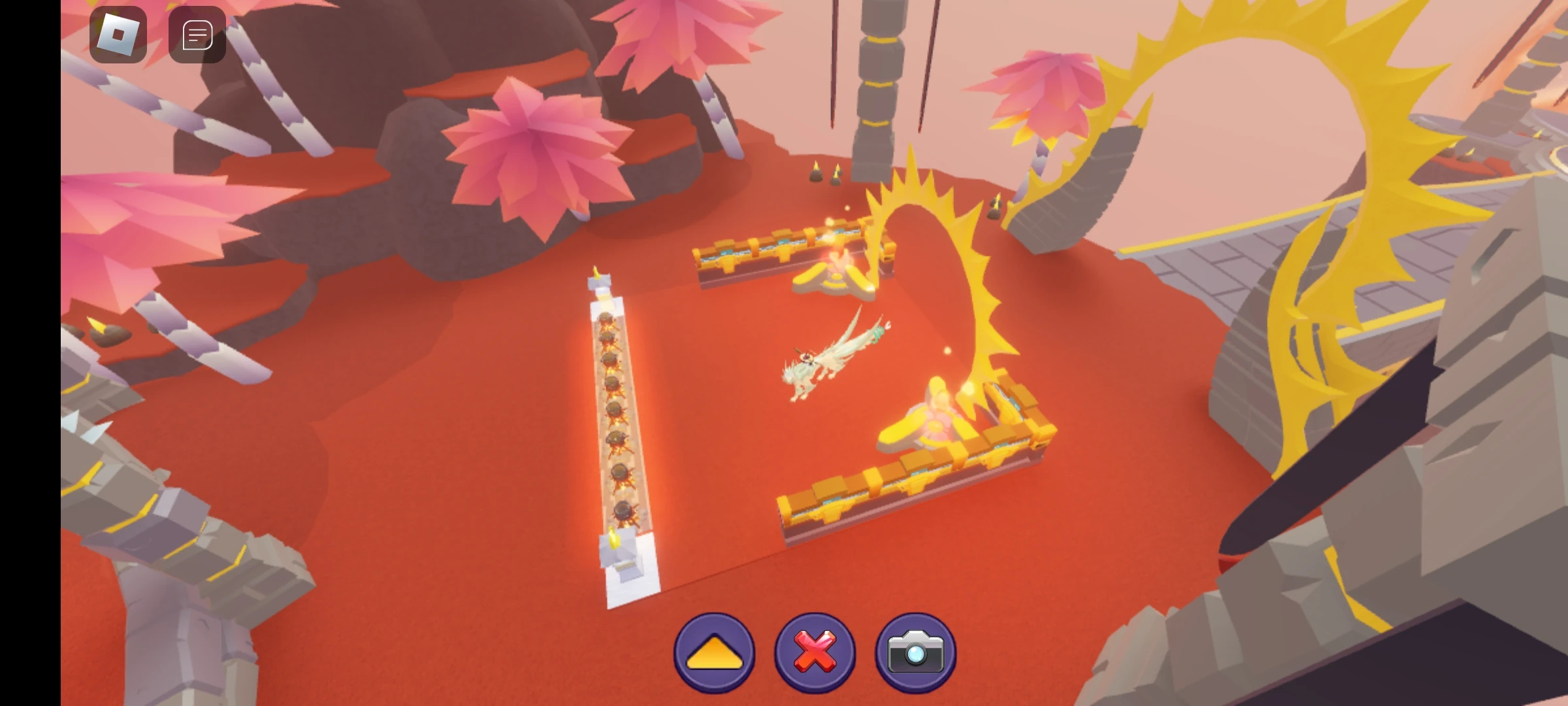Open the chat bubble icon
This screenshot has height=706, width=1568.
196,34
